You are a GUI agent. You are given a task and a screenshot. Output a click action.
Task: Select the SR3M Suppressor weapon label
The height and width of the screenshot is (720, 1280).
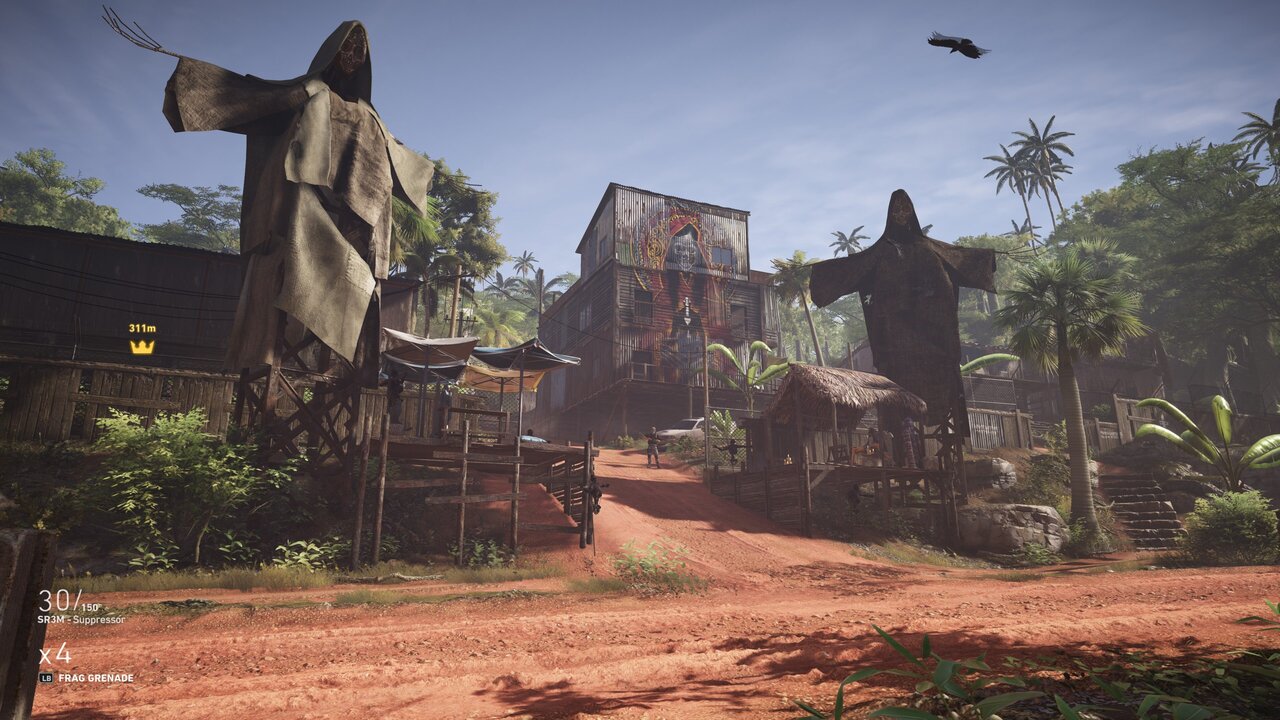[x=82, y=620]
